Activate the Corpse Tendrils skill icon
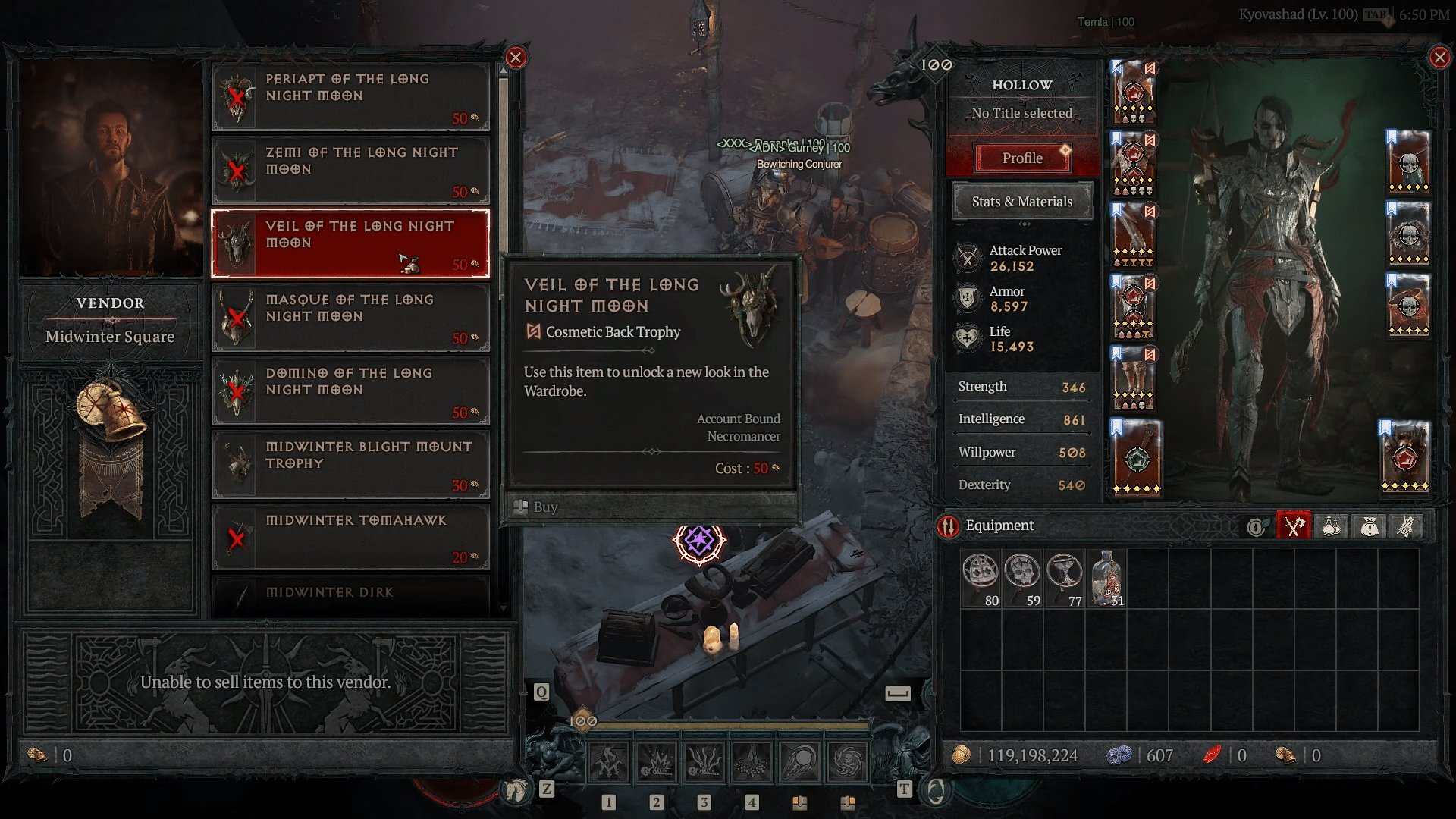Viewport: 1456px width, 819px height. [x=704, y=761]
